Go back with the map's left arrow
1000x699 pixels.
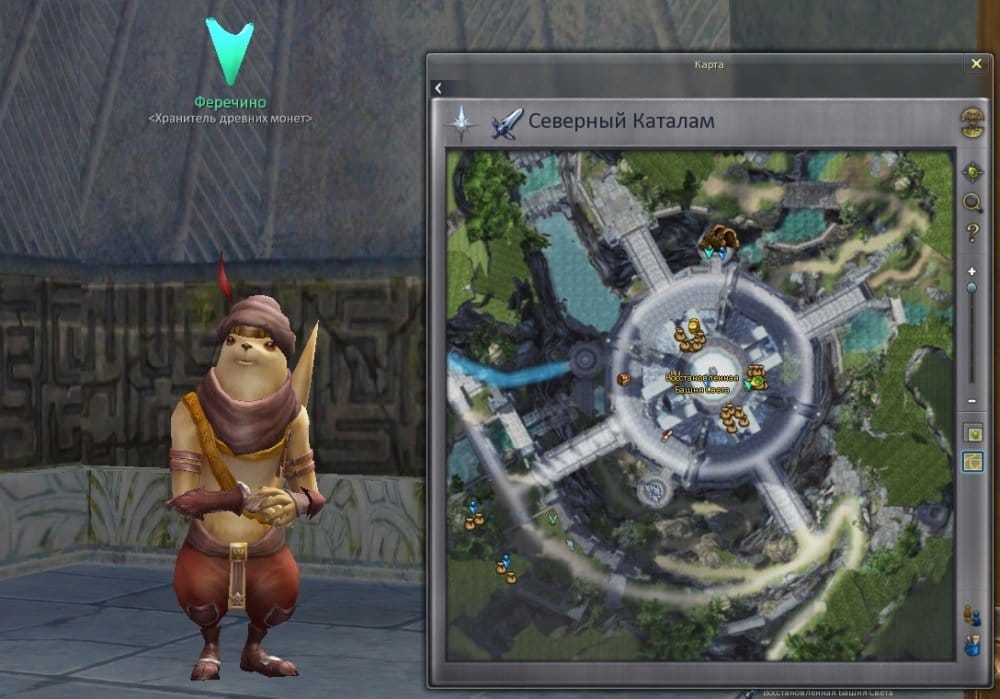(x=438, y=88)
